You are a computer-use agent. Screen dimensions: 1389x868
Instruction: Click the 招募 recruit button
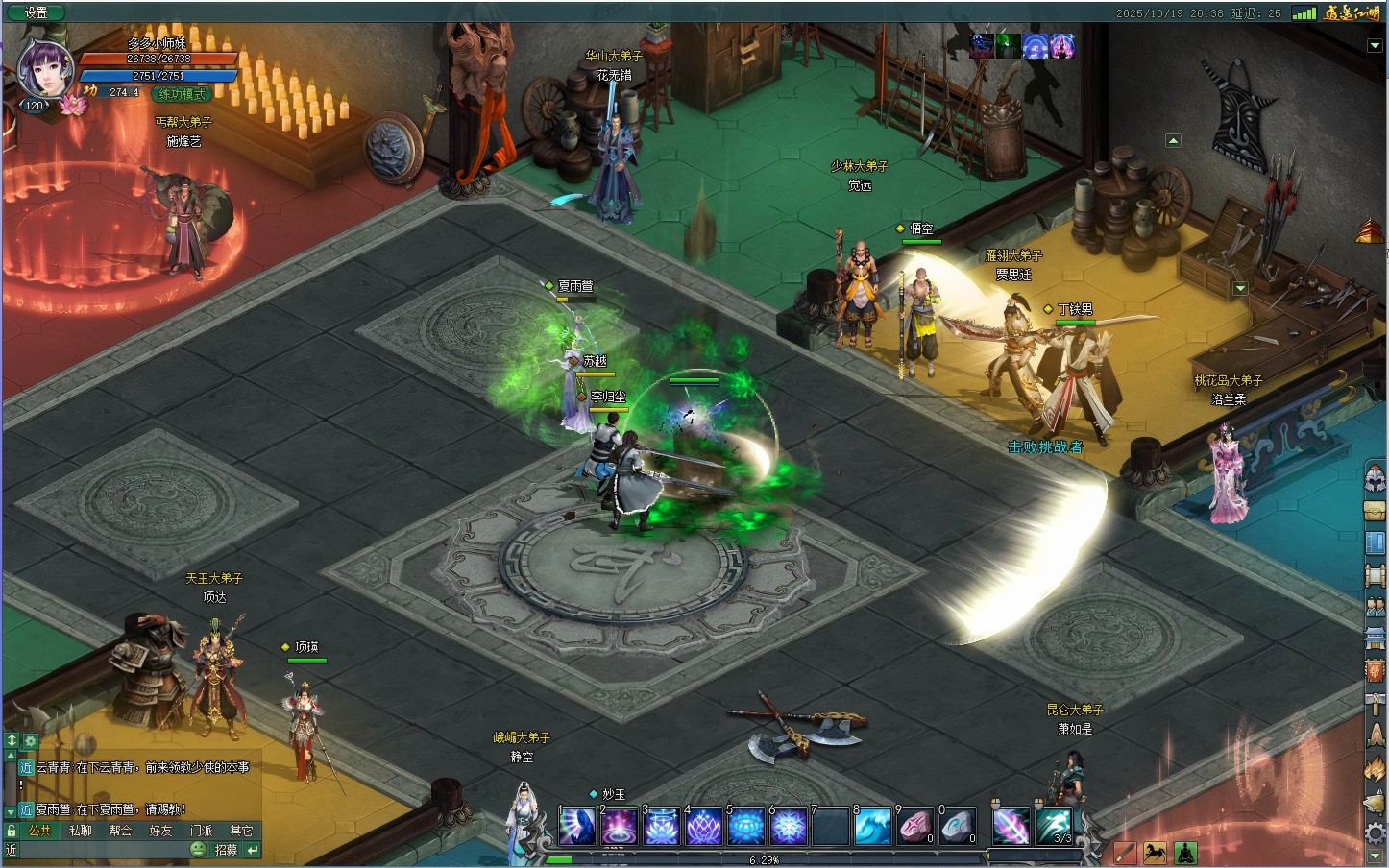(x=226, y=850)
